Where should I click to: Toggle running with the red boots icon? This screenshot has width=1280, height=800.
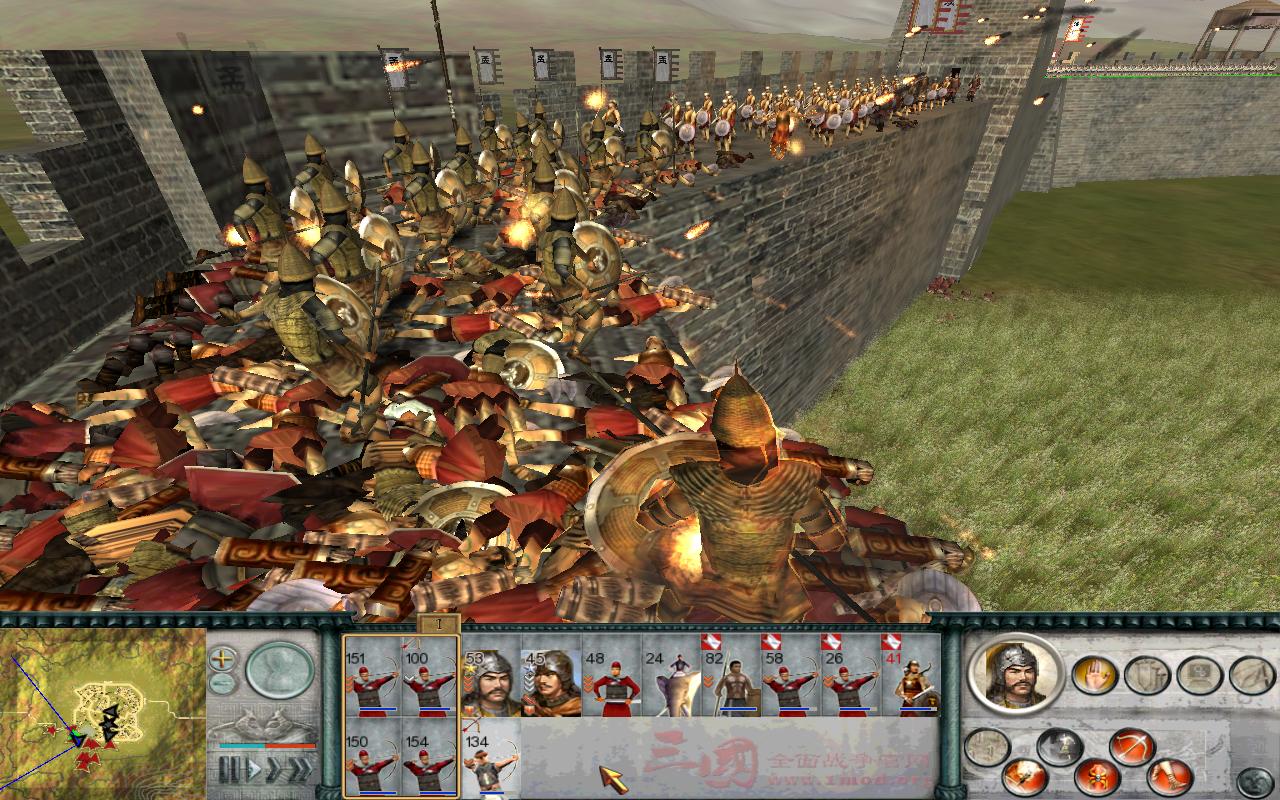click(x=1170, y=776)
